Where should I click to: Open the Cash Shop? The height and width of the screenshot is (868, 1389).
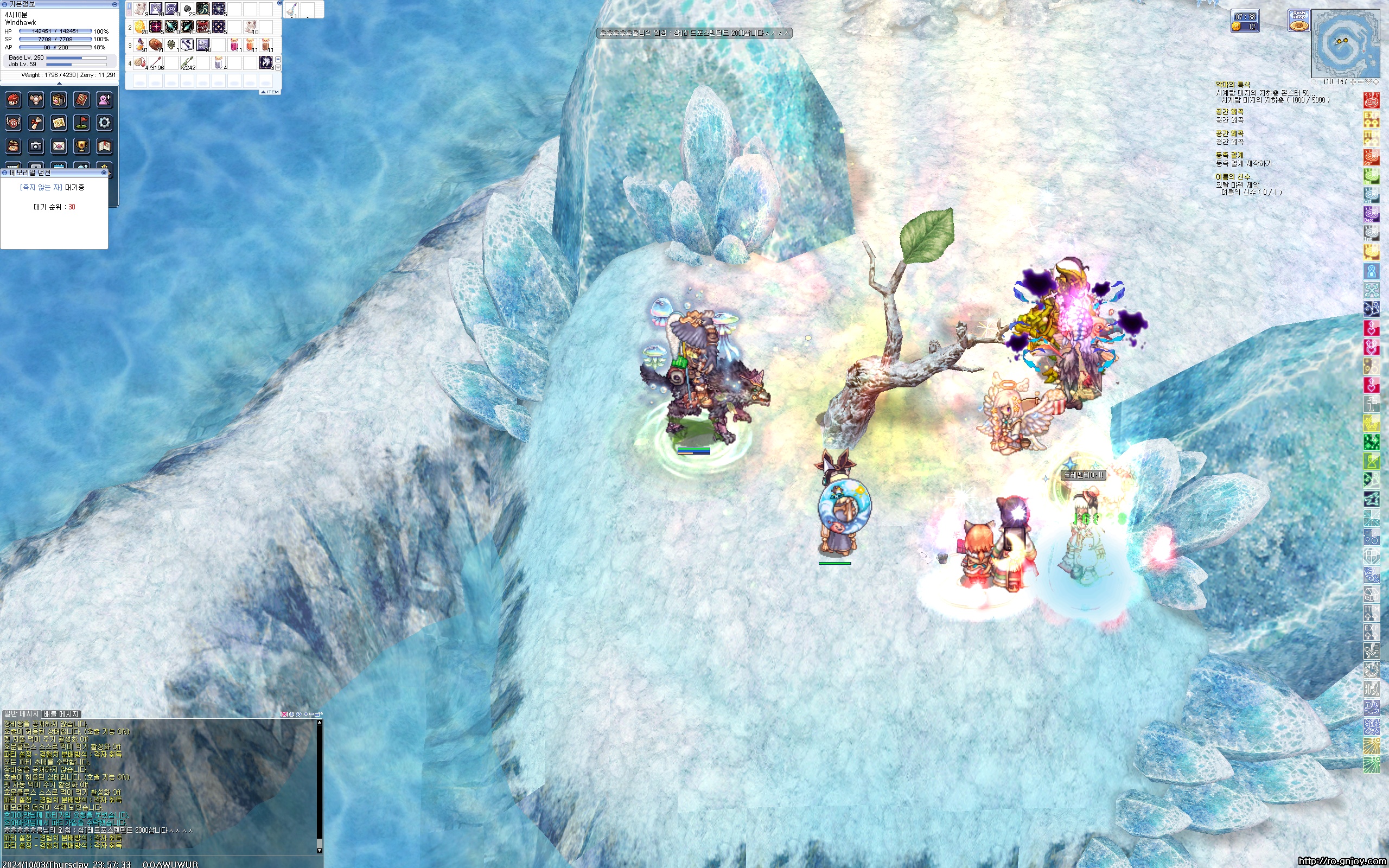[1298, 21]
